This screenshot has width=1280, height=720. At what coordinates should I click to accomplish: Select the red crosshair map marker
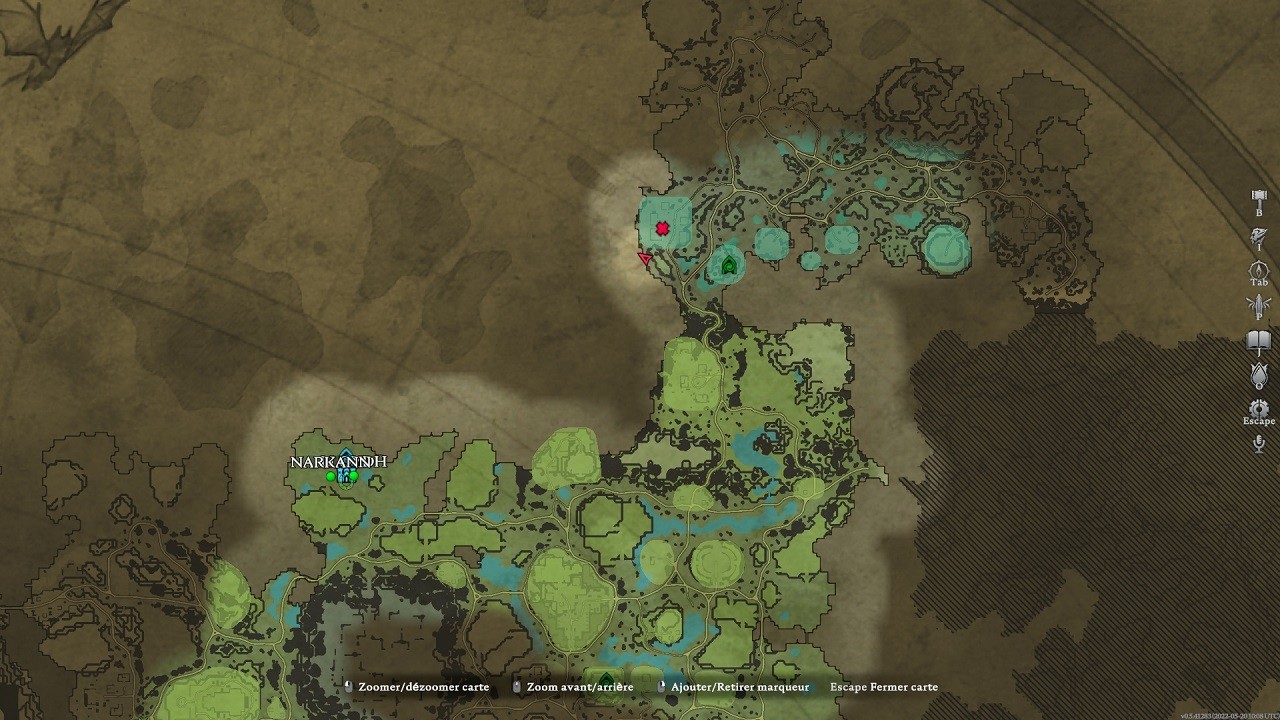click(x=661, y=227)
